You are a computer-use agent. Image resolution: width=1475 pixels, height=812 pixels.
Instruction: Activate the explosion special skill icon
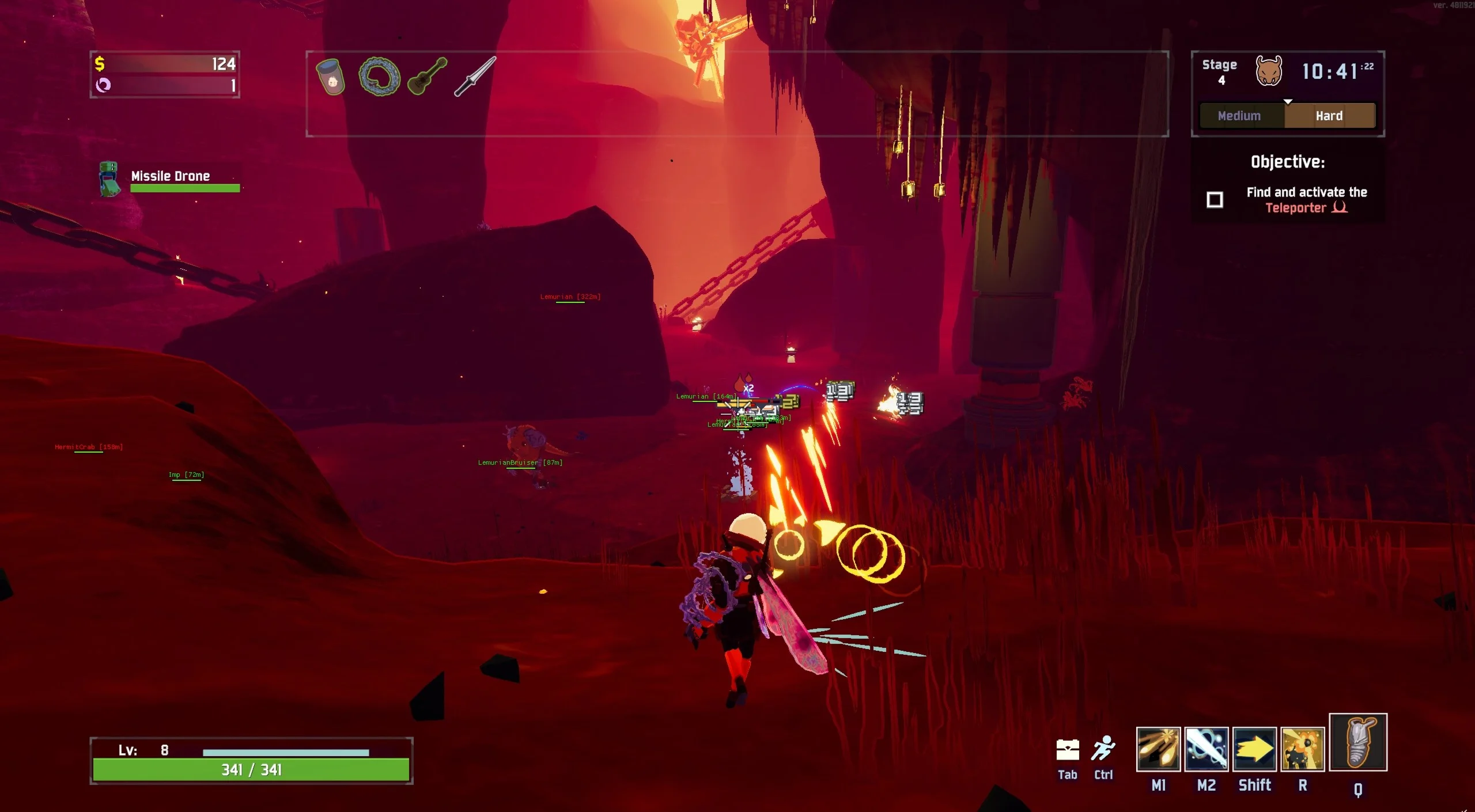1302,749
